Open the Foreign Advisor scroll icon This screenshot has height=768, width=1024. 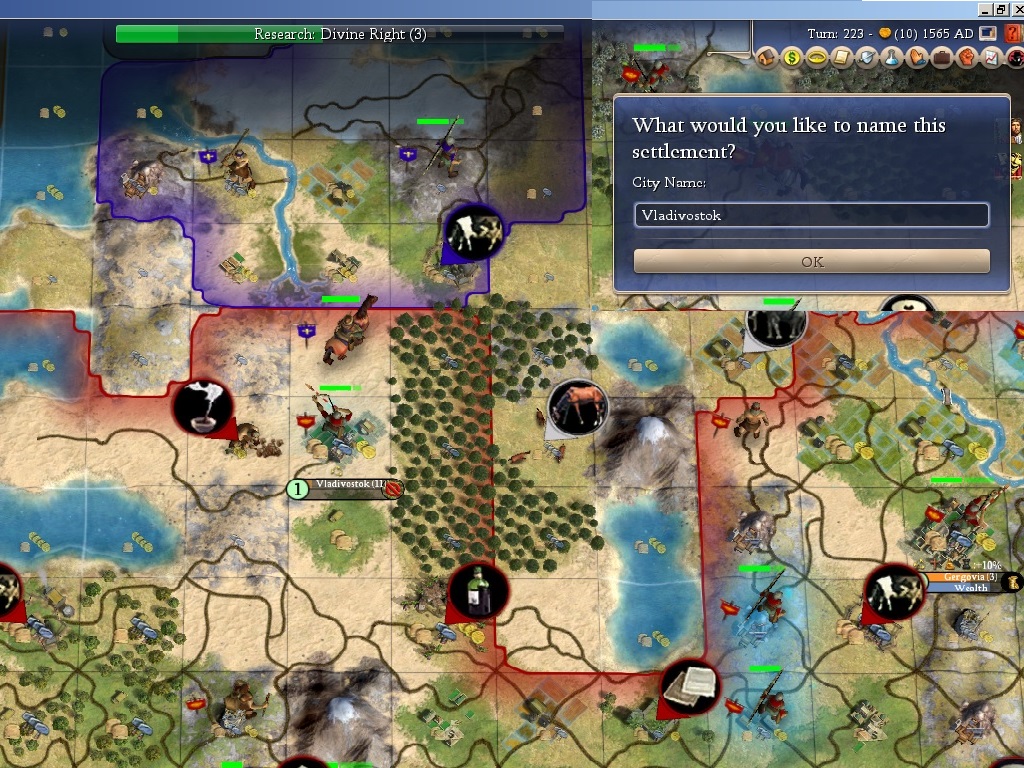coord(842,57)
